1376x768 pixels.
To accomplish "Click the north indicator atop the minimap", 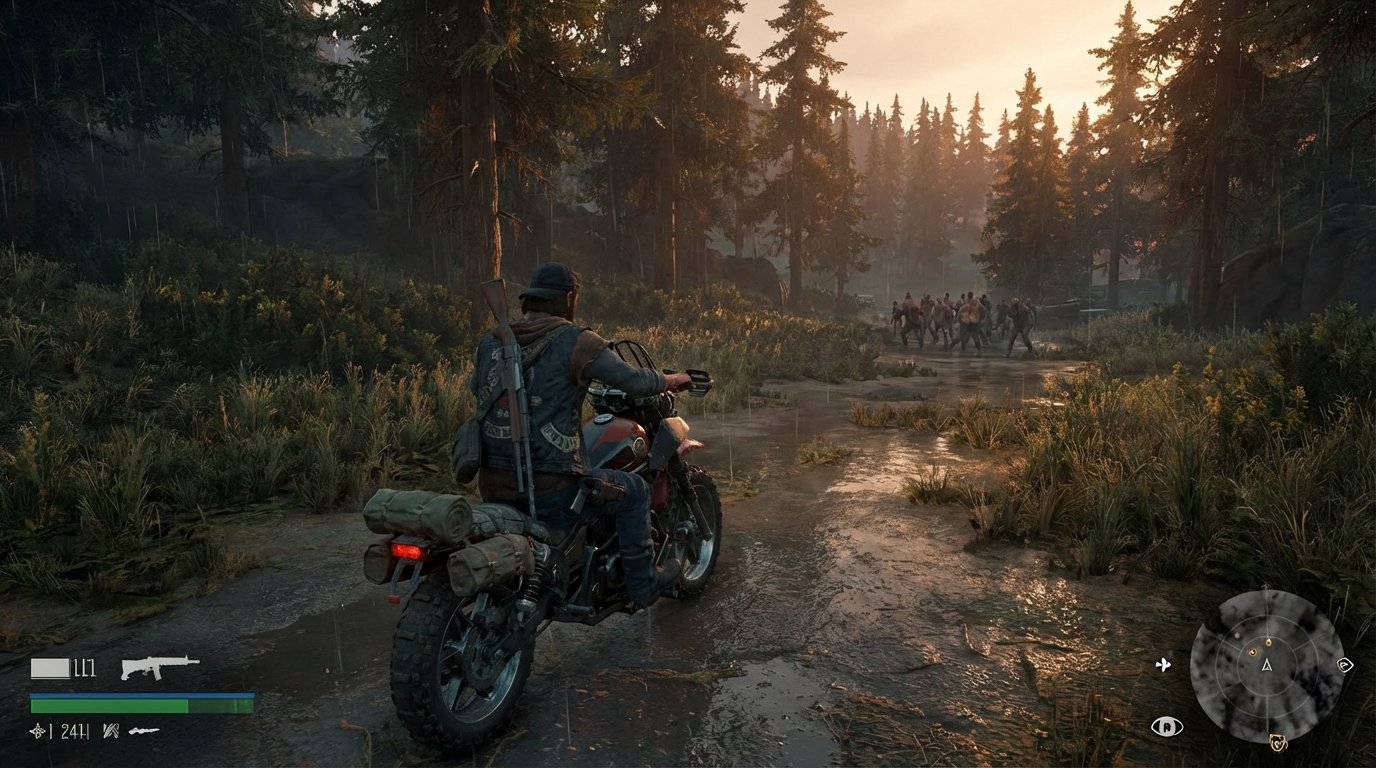I will (x=1265, y=586).
